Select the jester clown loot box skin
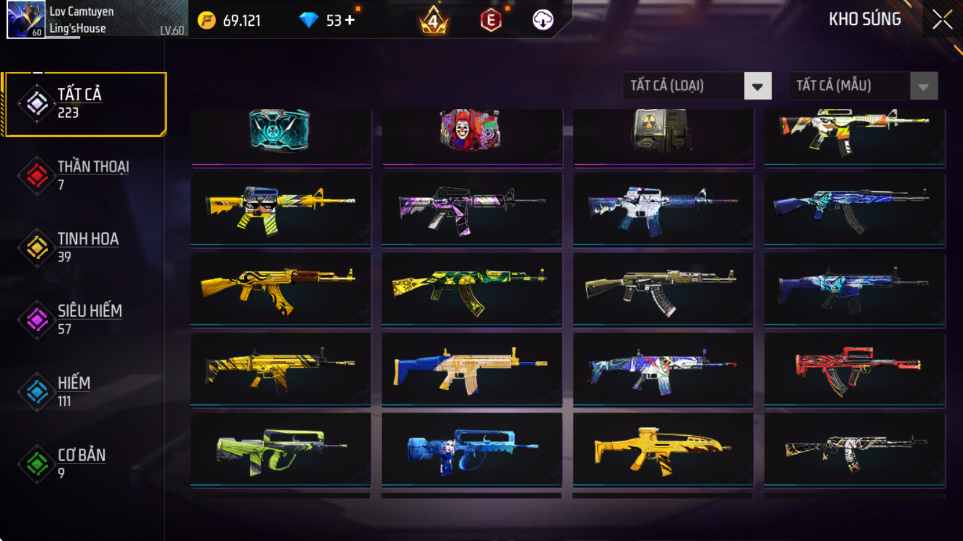 470,131
